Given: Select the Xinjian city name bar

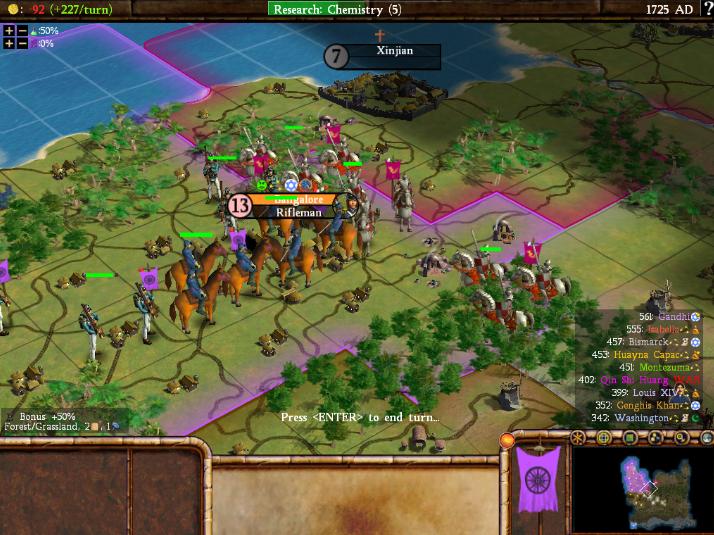Looking at the screenshot, I should click(394, 50).
